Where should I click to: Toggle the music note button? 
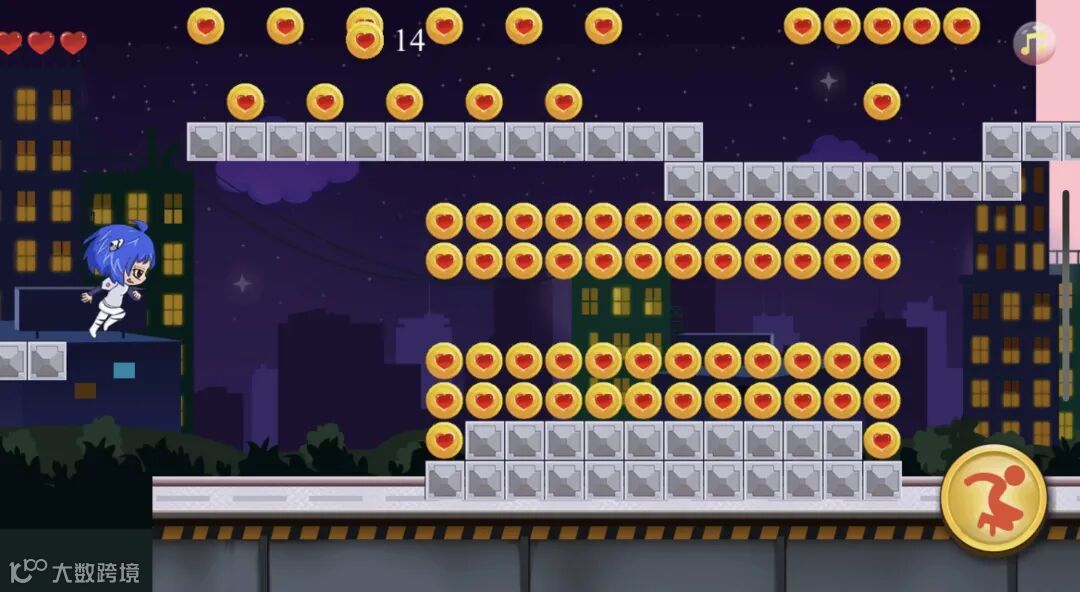pos(1034,43)
